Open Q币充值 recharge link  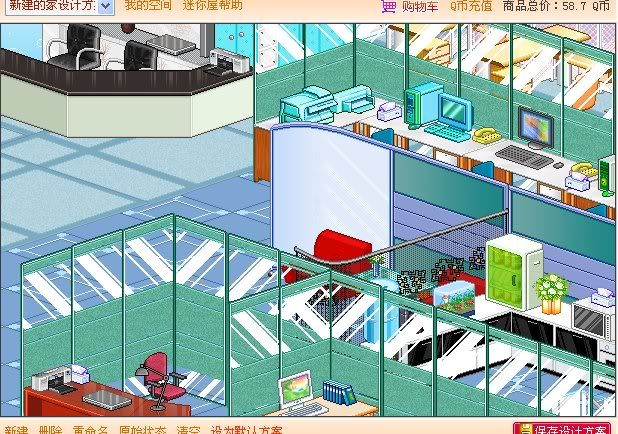click(x=471, y=6)
